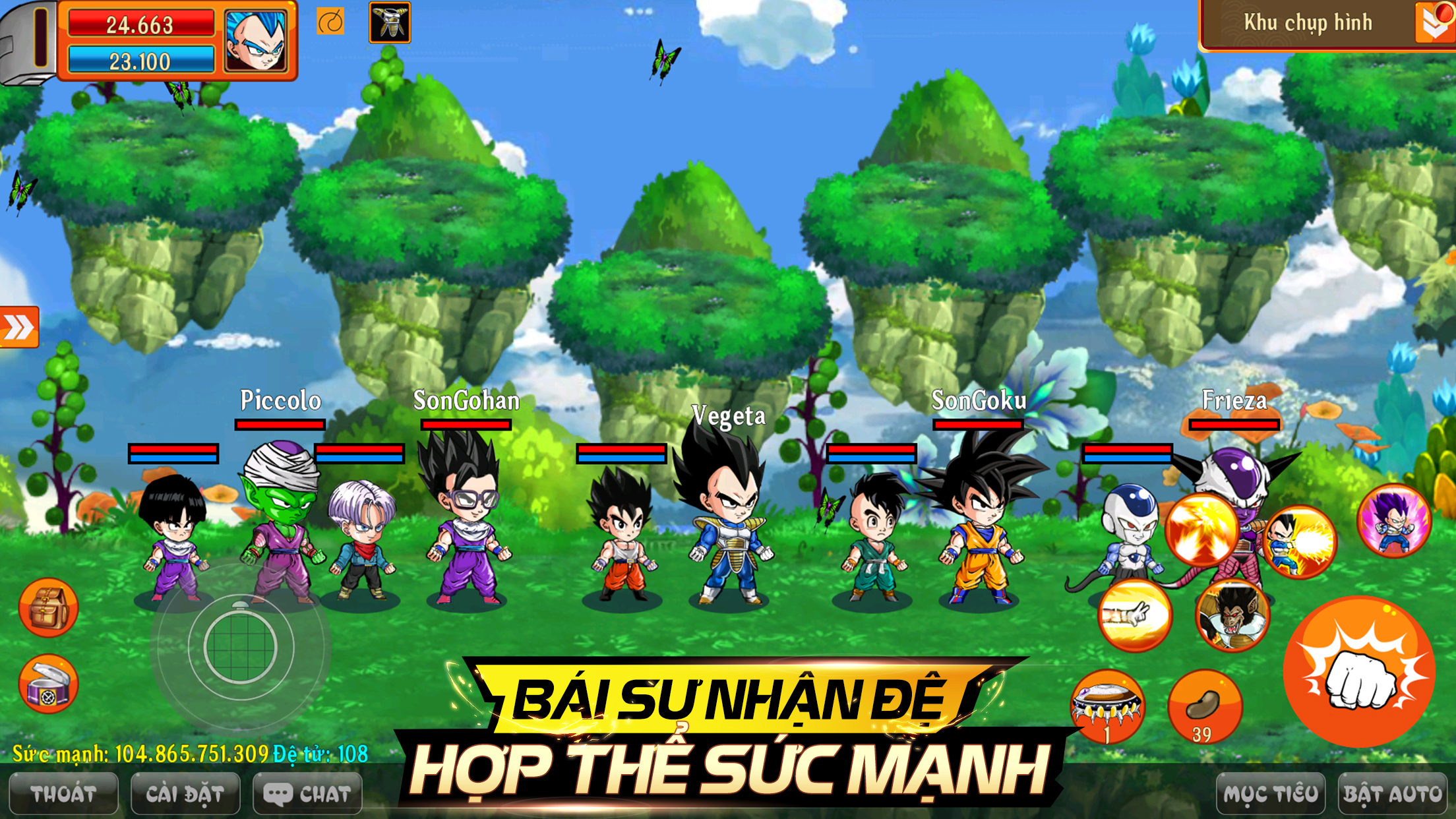This screenshot has width=1456, height=819.
Task: Use the punch strike skill
Action: [1134, 615]
